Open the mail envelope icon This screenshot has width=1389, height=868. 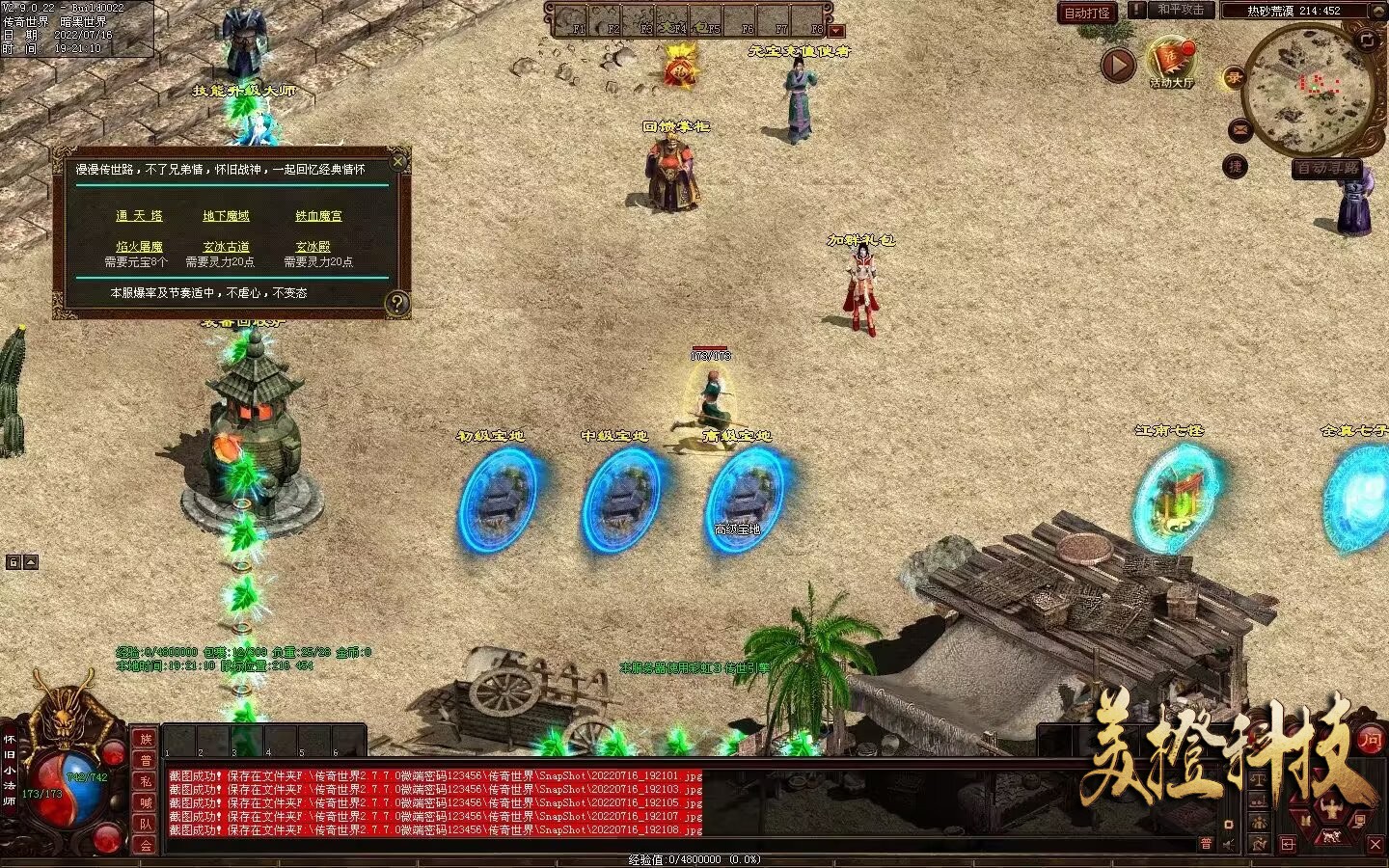click(x=1240, y=129)
